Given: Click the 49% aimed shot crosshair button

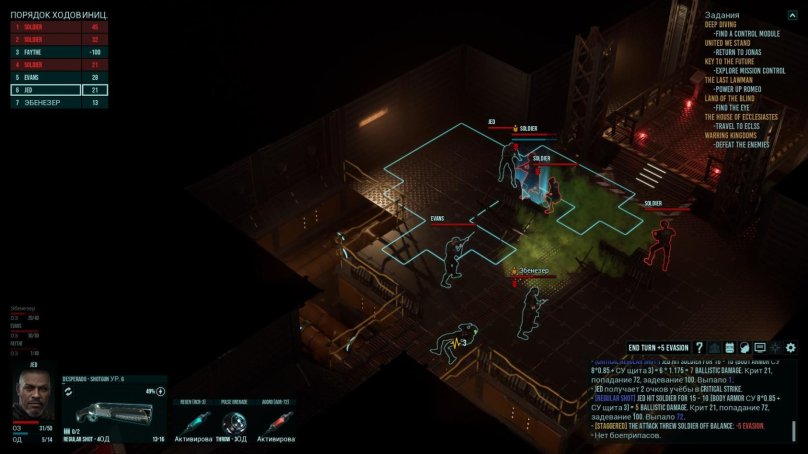Looking at the screenshot, I should pyautogui.click(x=160, y=391).
